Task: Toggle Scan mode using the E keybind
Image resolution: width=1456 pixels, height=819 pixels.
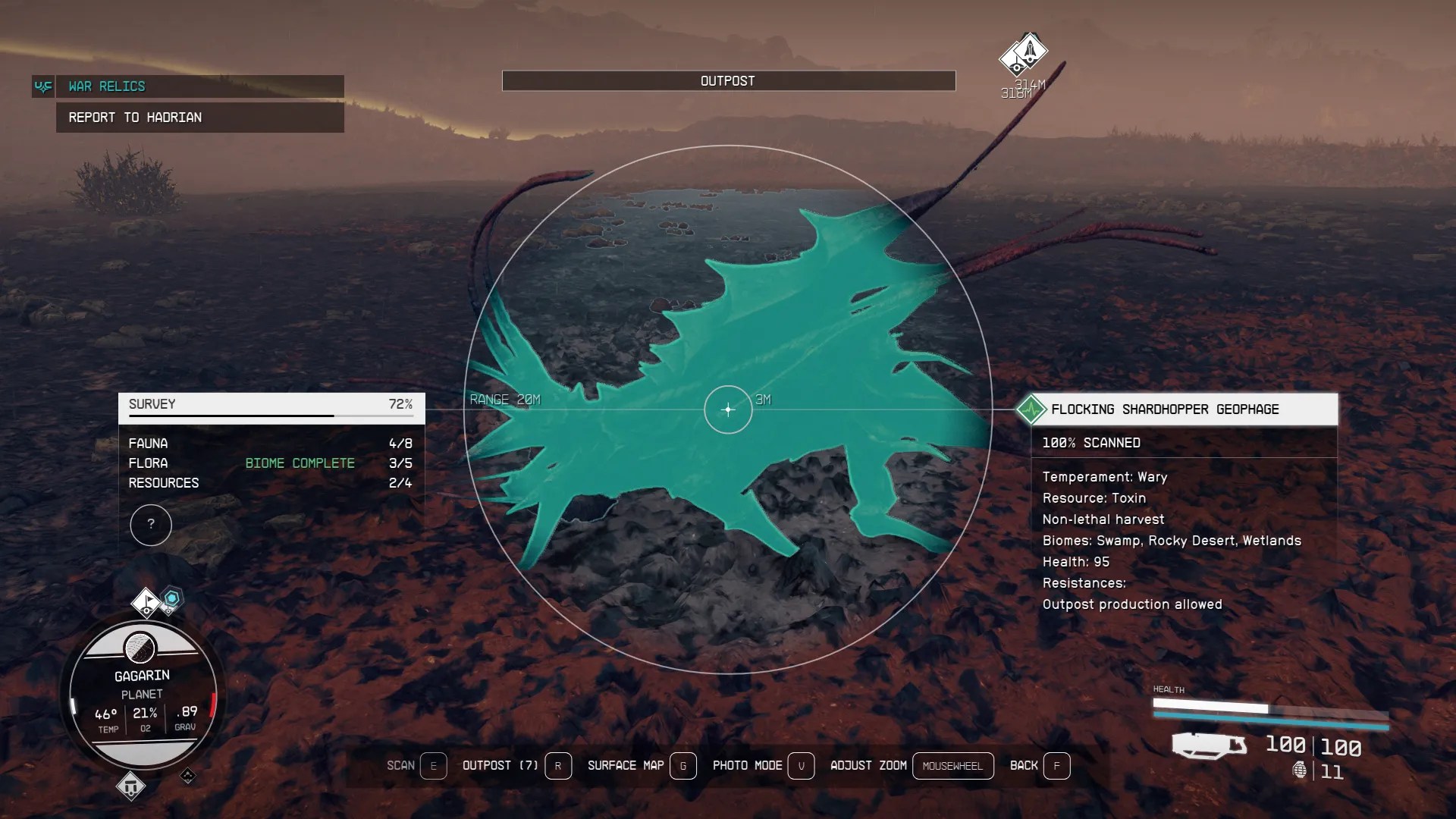Action: tap(434, 766)
